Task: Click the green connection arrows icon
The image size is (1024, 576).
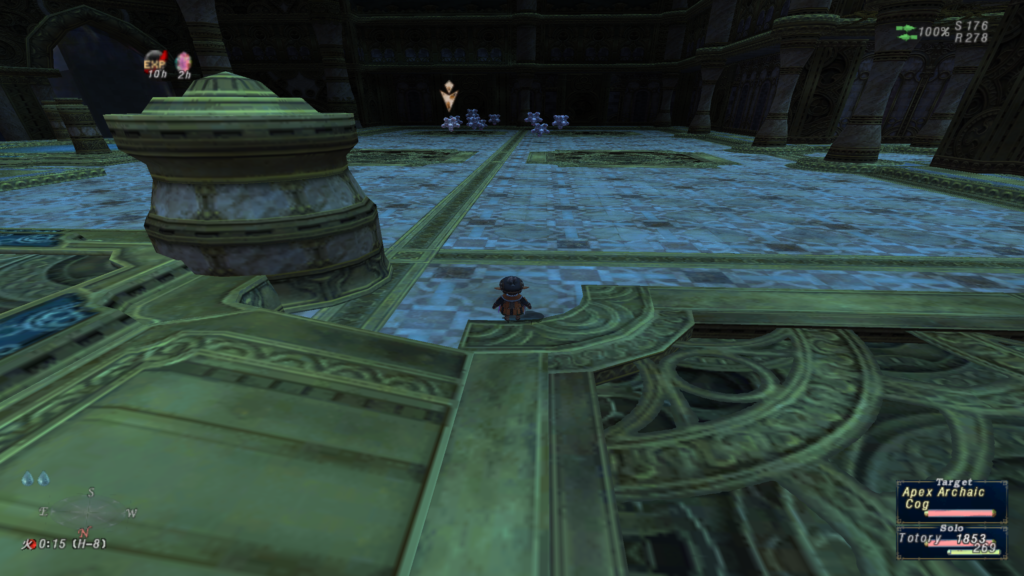Action: point(906,32)
